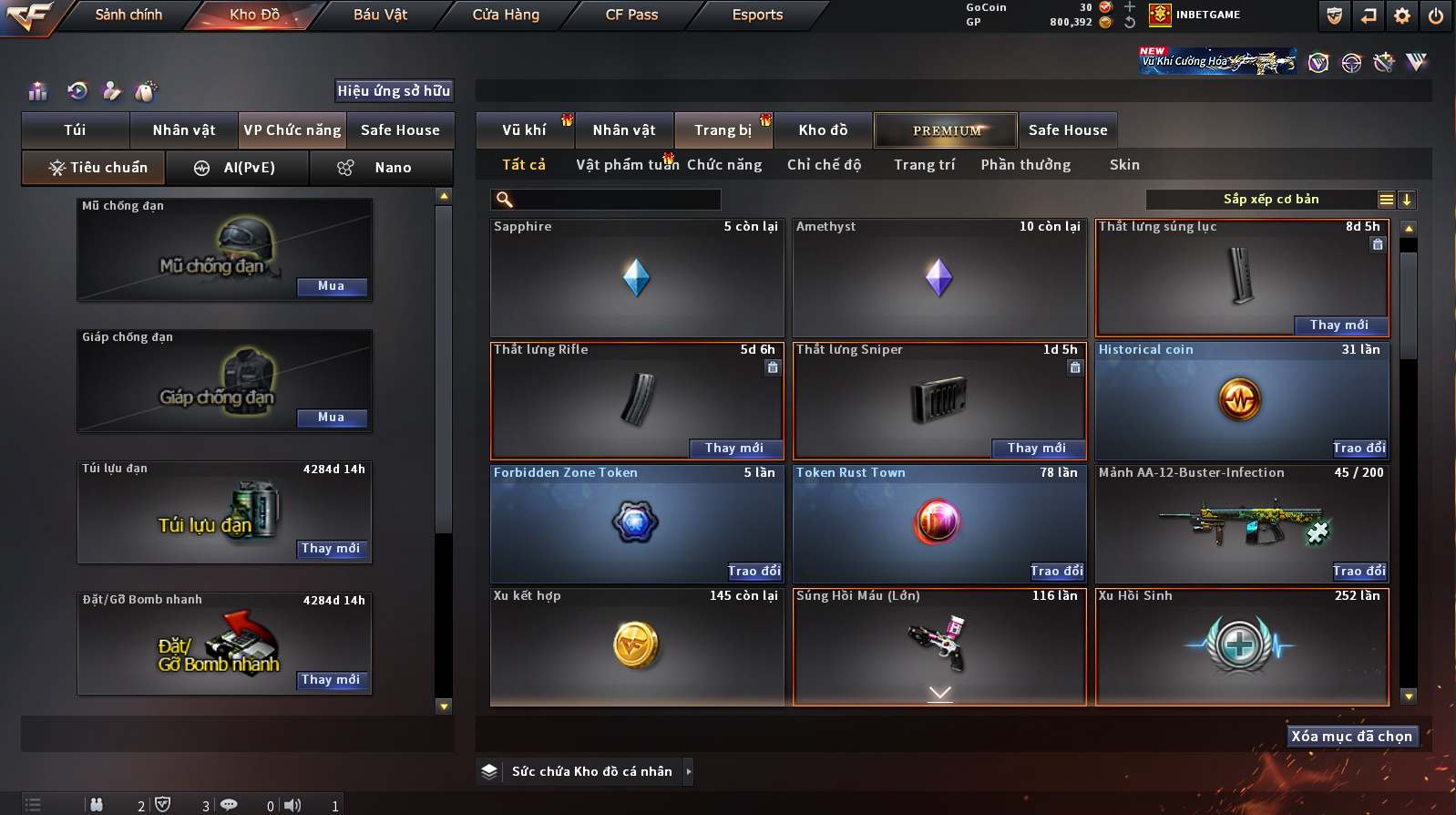1456x815 pixels.
Task: Renew the Thắt lưng Sniper belt
Action: 1037,448
